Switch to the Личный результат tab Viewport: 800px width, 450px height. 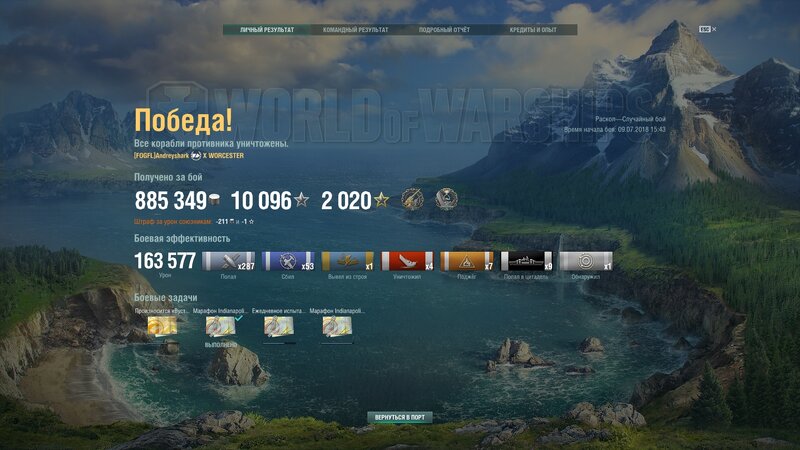[x=267, y=30]
